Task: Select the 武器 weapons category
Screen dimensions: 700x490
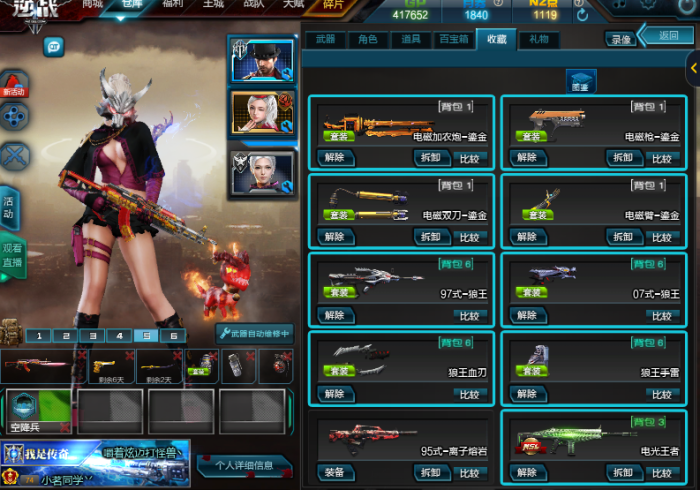Action: (325, 40)
